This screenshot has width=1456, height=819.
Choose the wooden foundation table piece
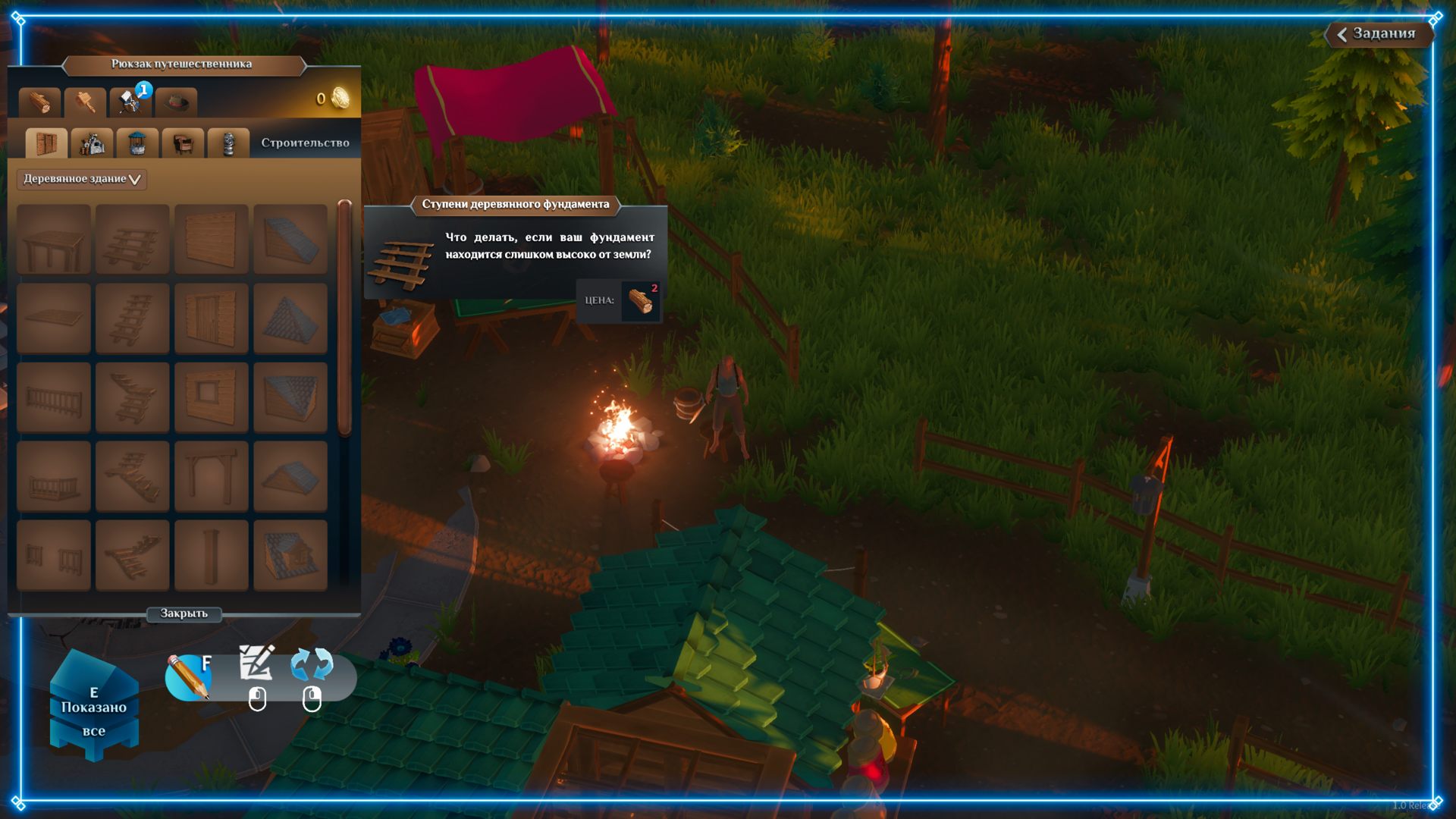click(53, 240)
